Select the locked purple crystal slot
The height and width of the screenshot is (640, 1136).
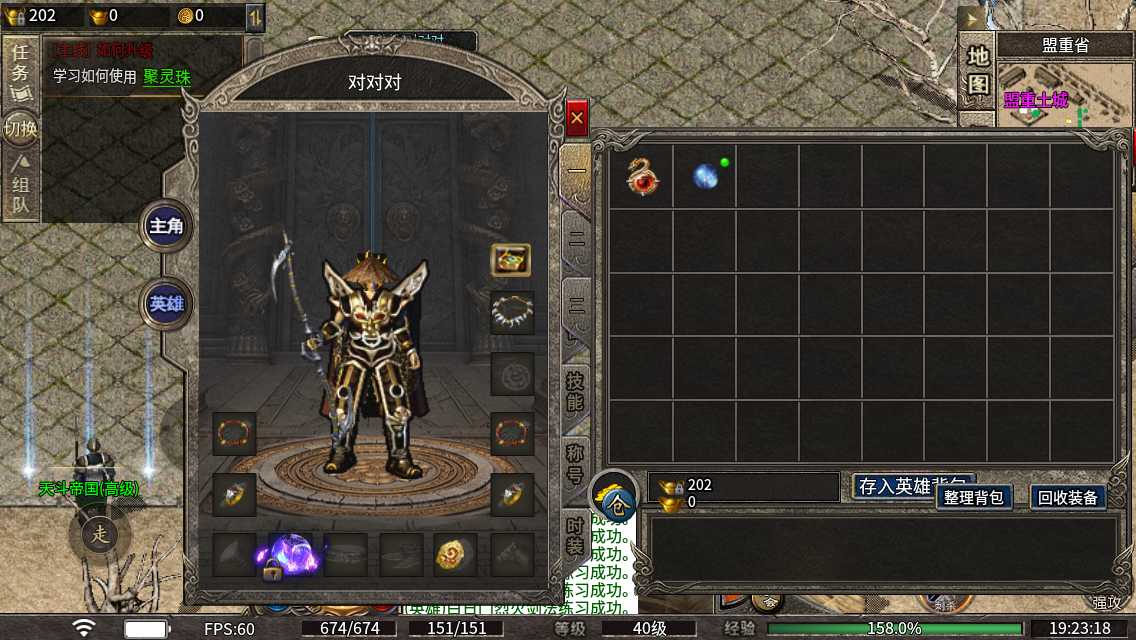point(290,555)
